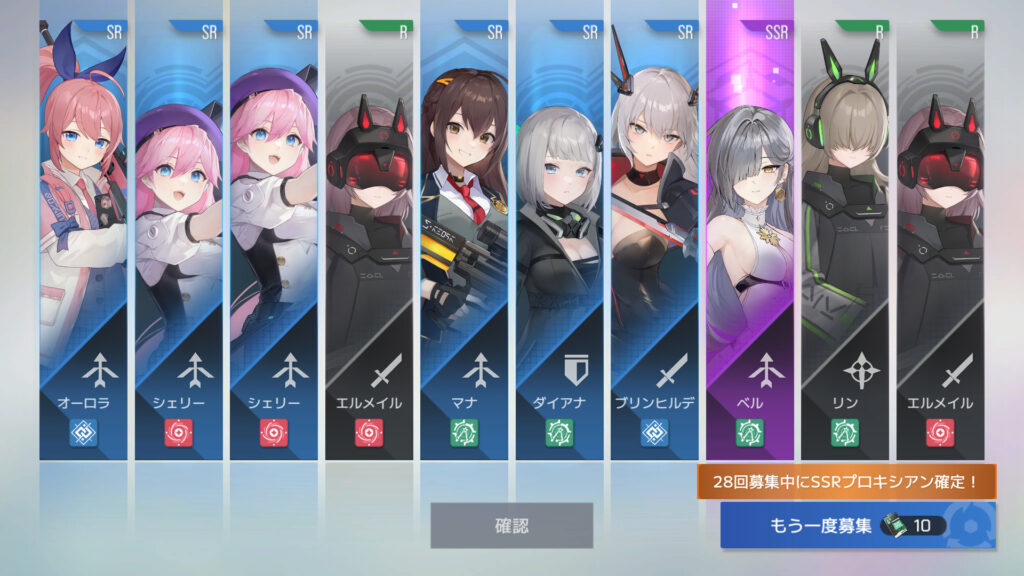View the SSR ベル character card
The image size is (1024, 576).
tap(750, 240)
